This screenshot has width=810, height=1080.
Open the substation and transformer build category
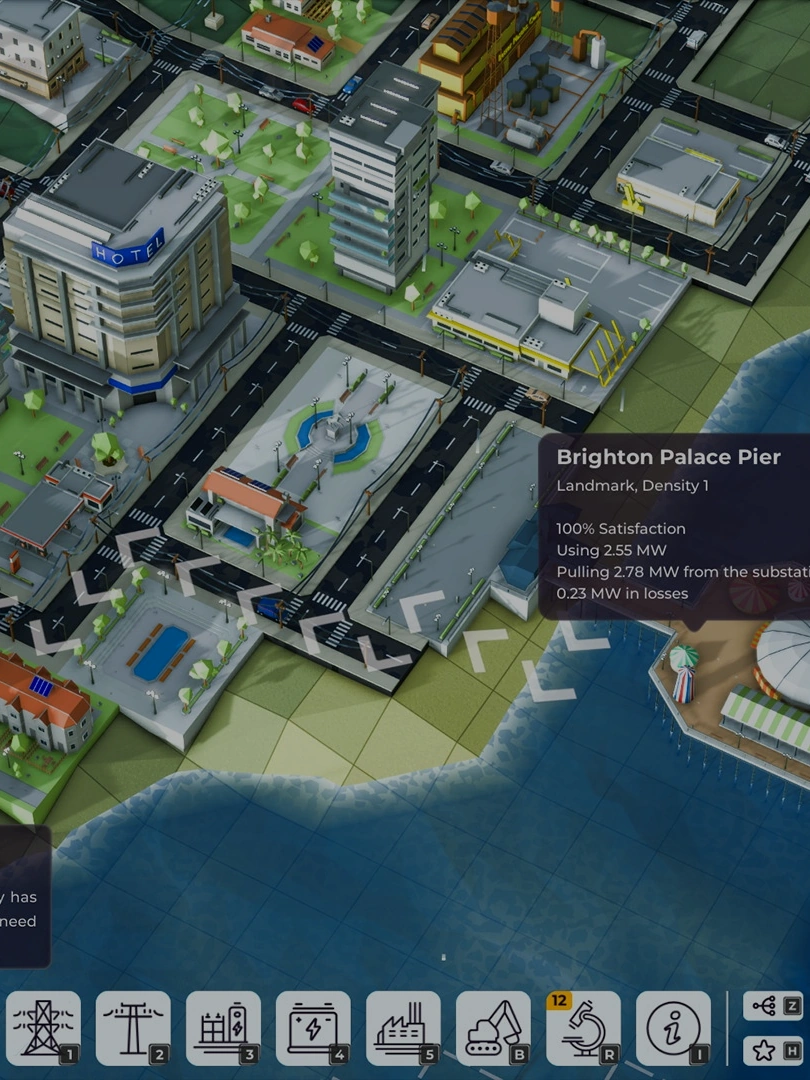[223, 1028]
